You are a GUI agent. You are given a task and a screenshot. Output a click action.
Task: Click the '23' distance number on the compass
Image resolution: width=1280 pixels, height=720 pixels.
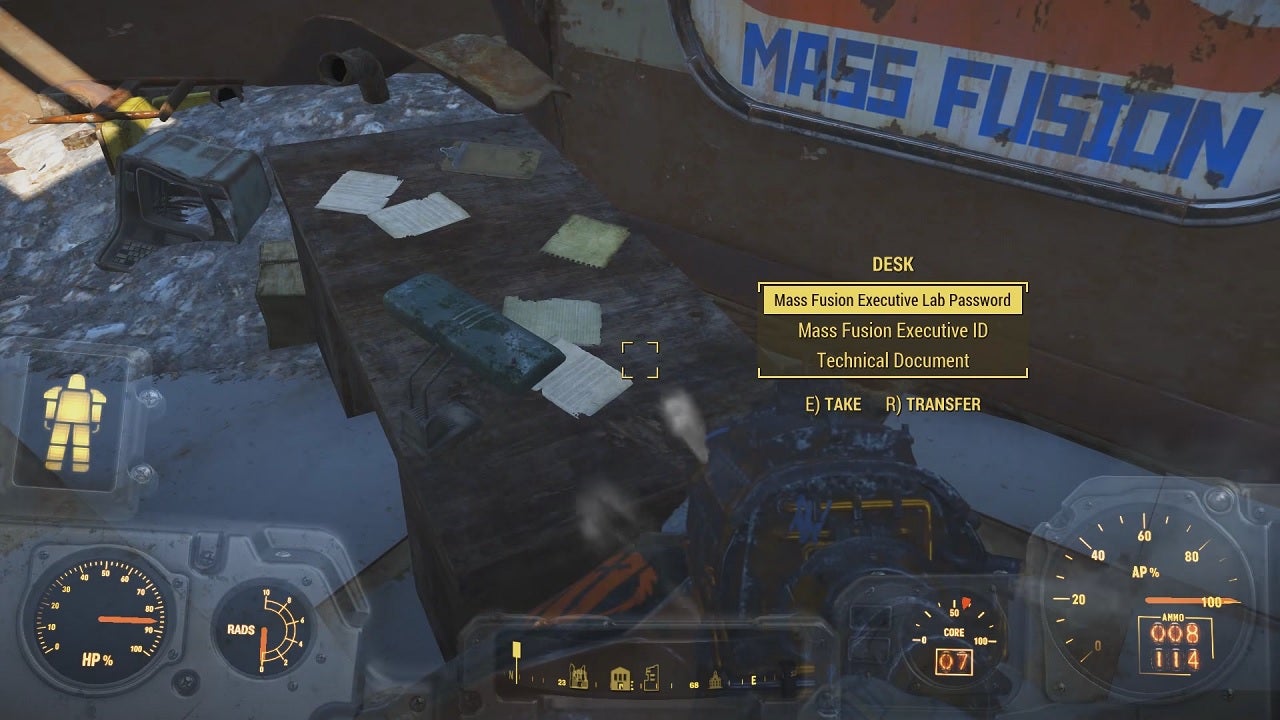562,682
